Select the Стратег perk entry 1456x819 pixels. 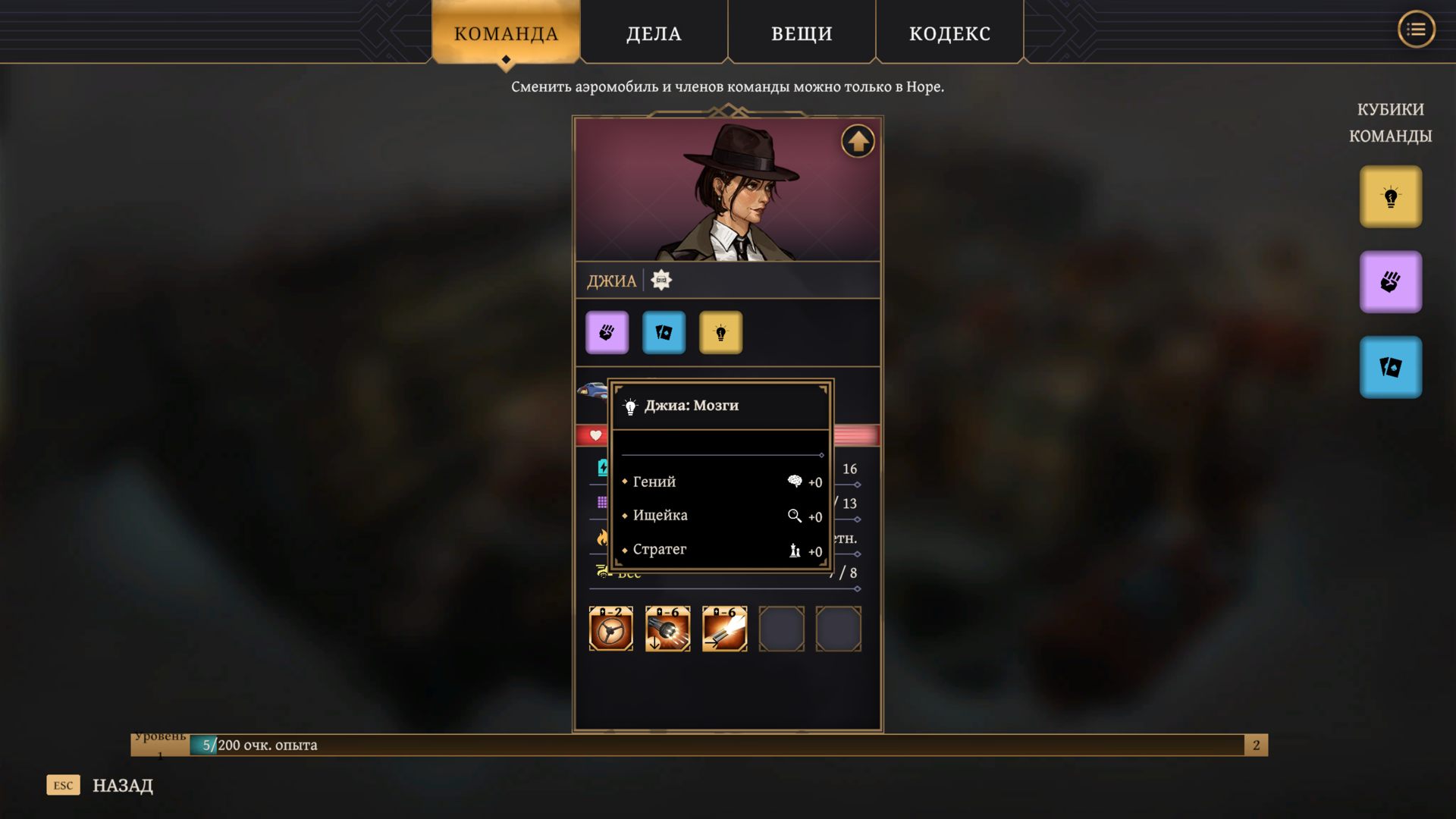(x=660, y=549)
